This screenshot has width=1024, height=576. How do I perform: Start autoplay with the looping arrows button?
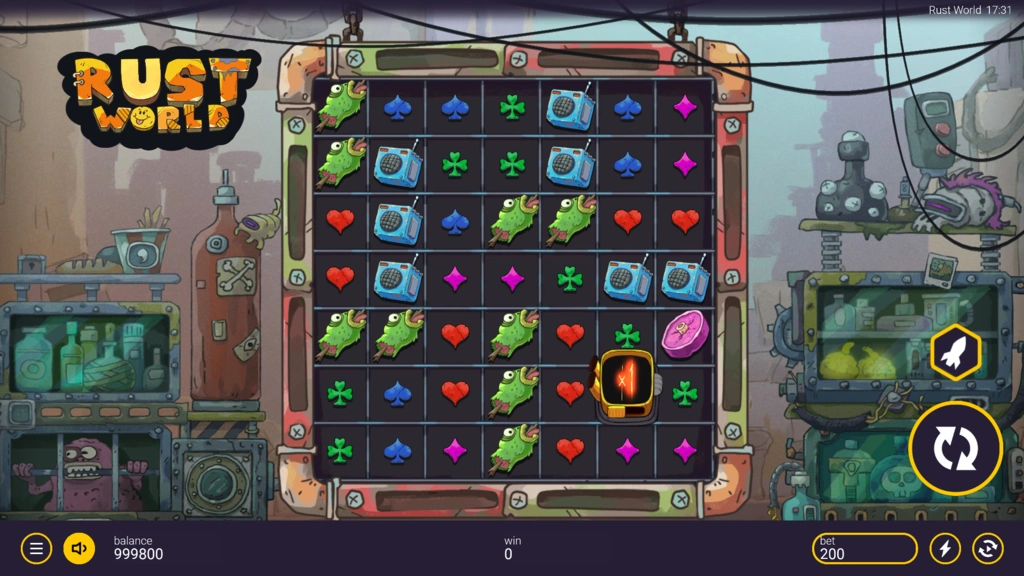pos(987,548)
